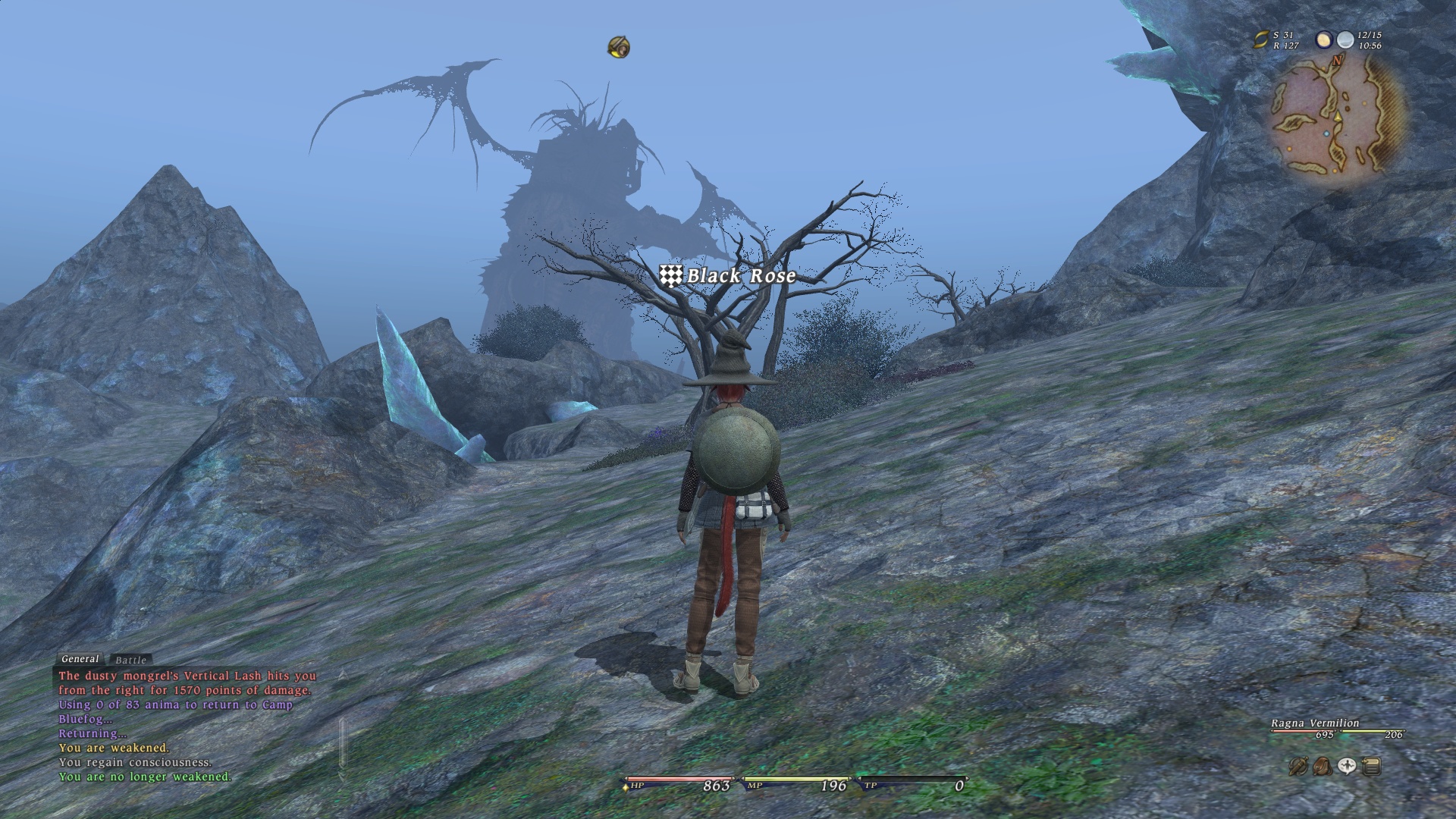Select Ragna Vermilion in the party list
This screenshot has width=1456, height=819.
tap(1315, 723)
